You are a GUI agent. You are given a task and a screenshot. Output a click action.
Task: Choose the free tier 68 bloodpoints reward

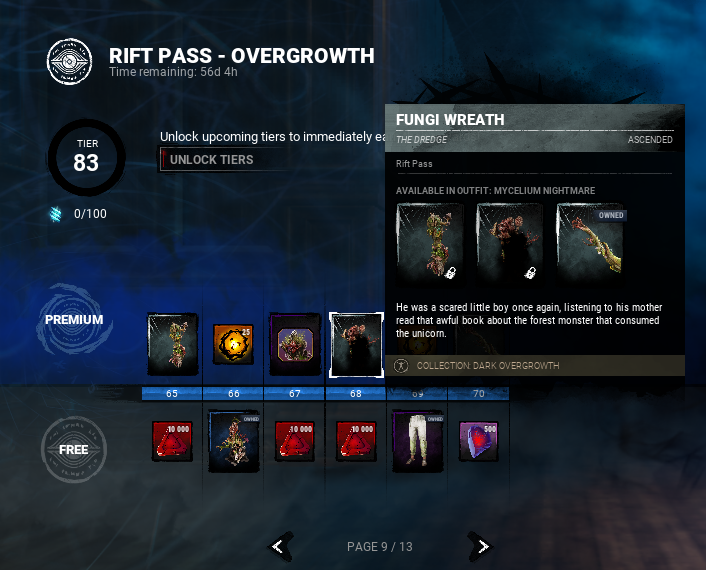[x=356, y=441]
